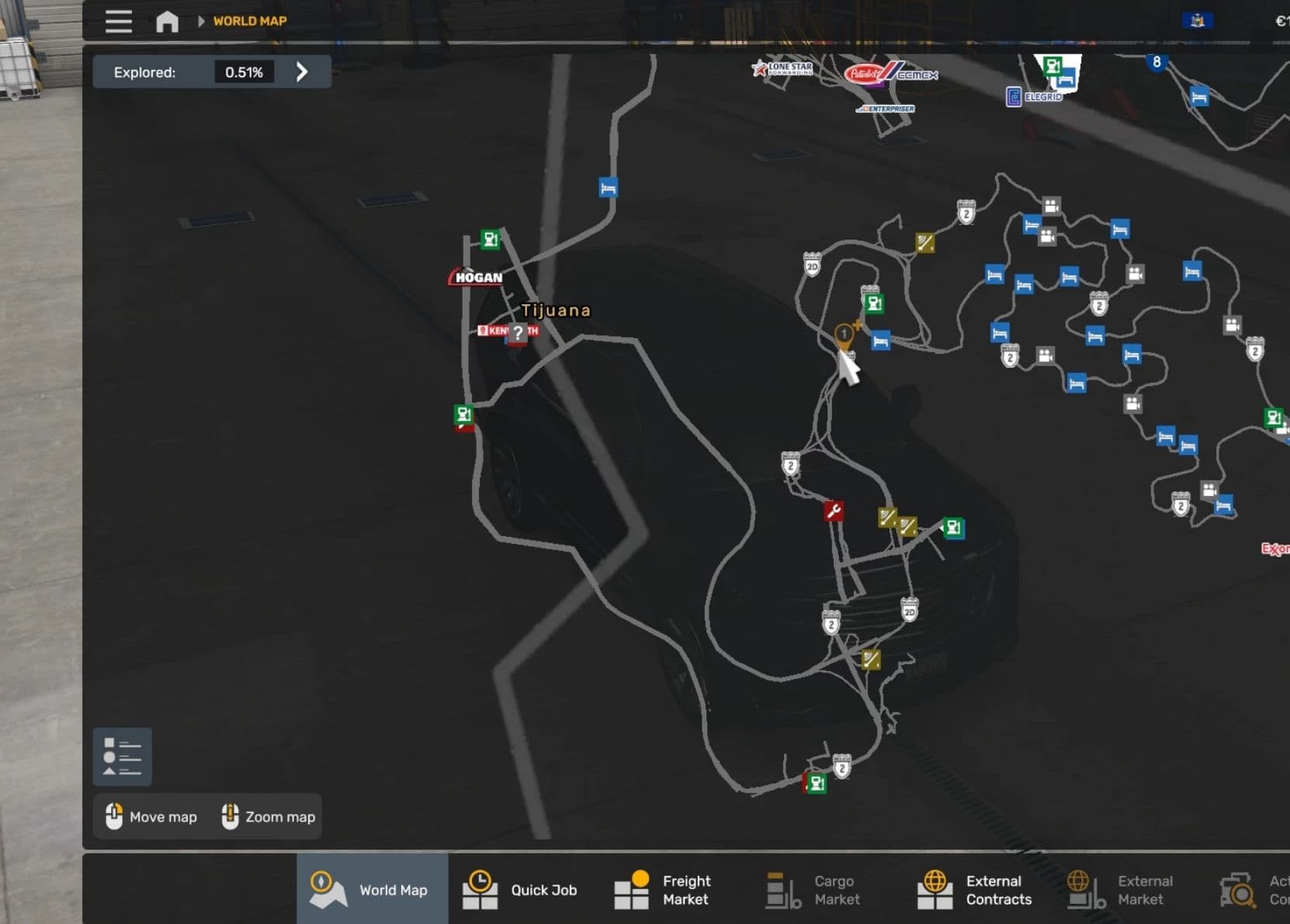The width and height of the screenshot is (1290, 924).
Task: Select the Hogan company marker
Action: click(477, 277)
